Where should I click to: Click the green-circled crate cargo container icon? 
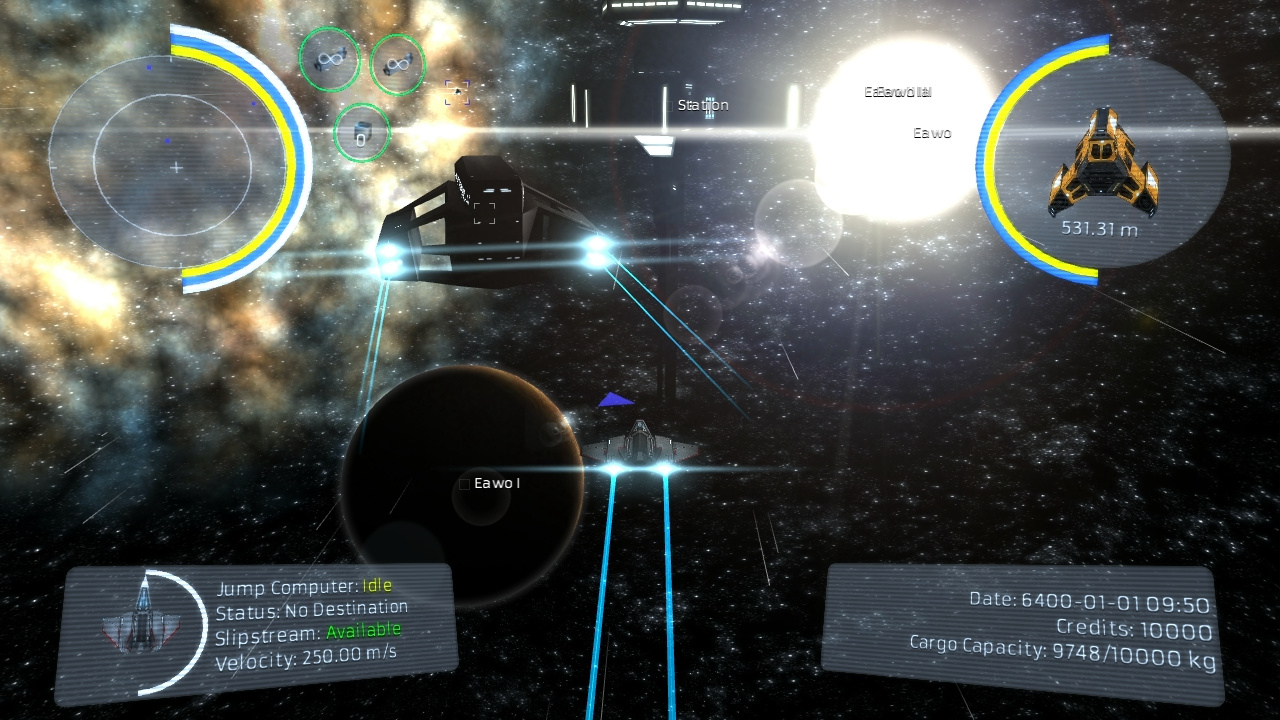coord(361,132)
